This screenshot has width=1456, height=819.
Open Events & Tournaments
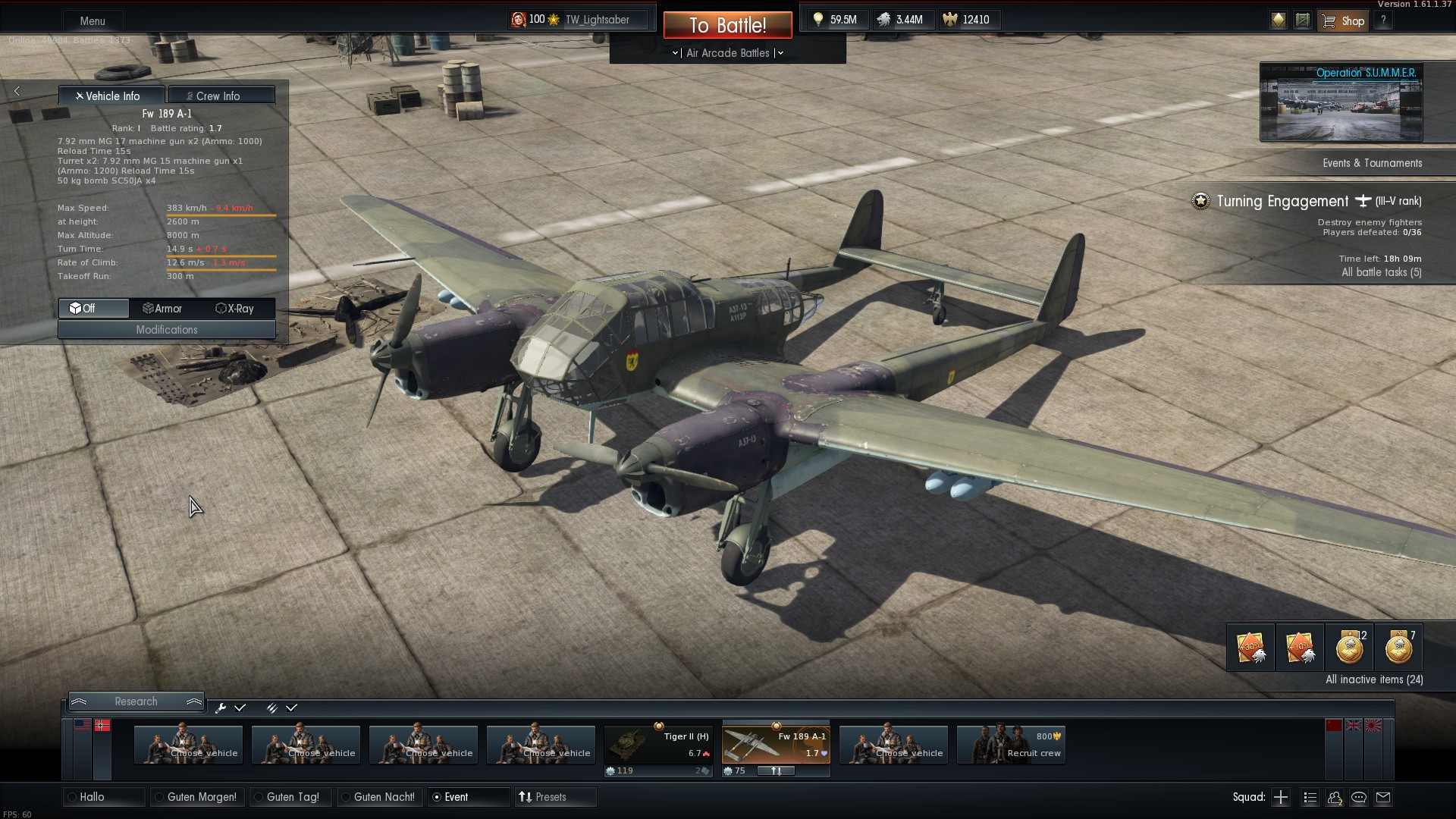point(1372,163)
